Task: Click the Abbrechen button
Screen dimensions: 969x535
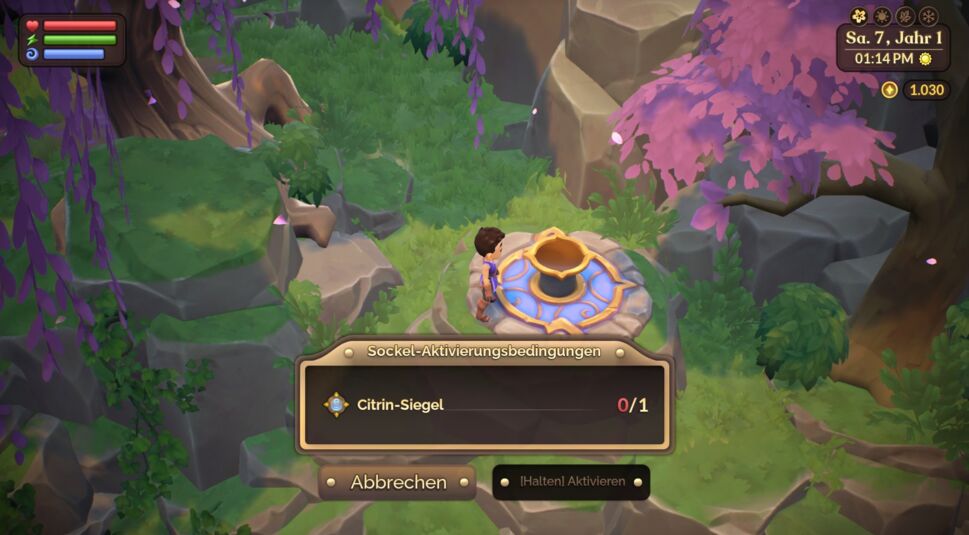Action: coord(398,482)
